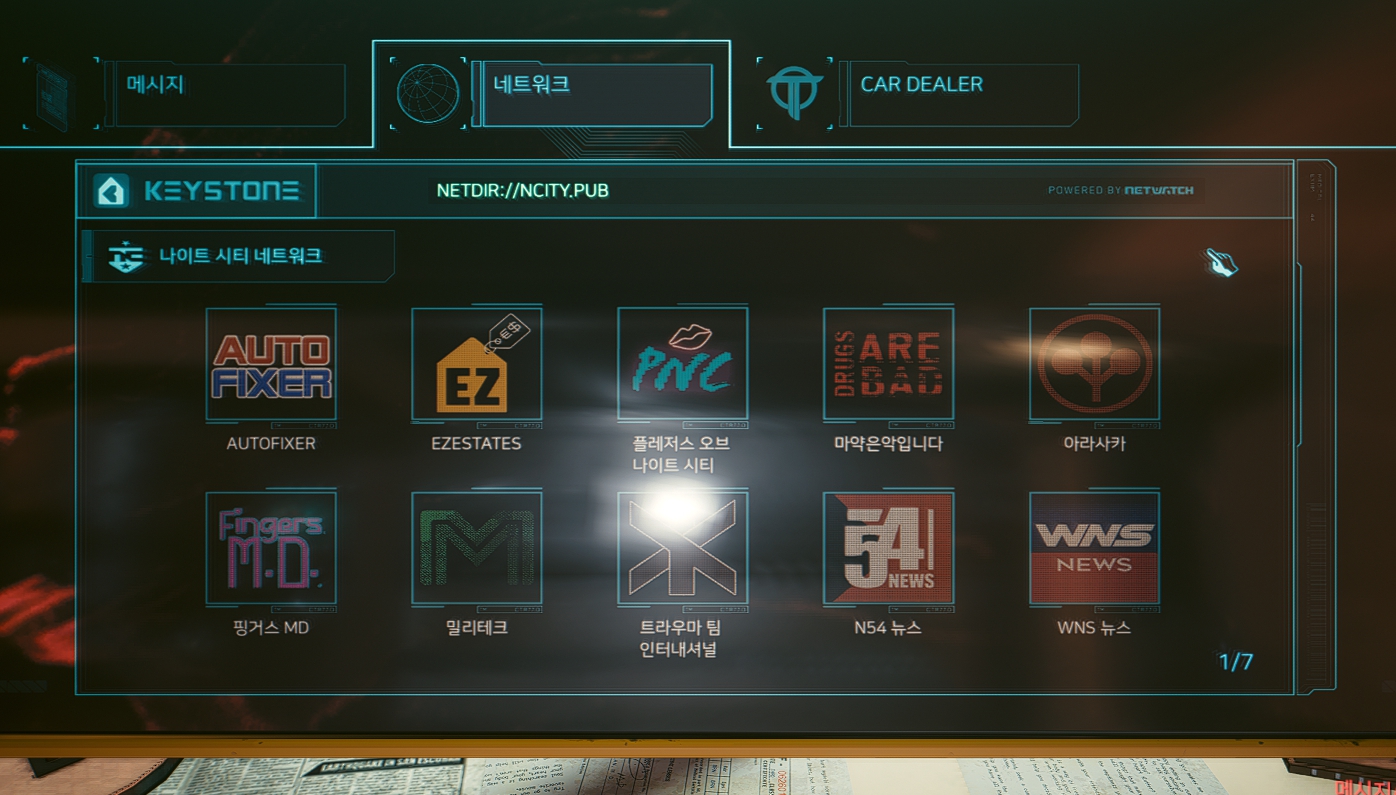Open the PNC 플레저스 오브 나이트 시티 page
This screenshot has height=795, width=1396.
click(x=683, y=364)
